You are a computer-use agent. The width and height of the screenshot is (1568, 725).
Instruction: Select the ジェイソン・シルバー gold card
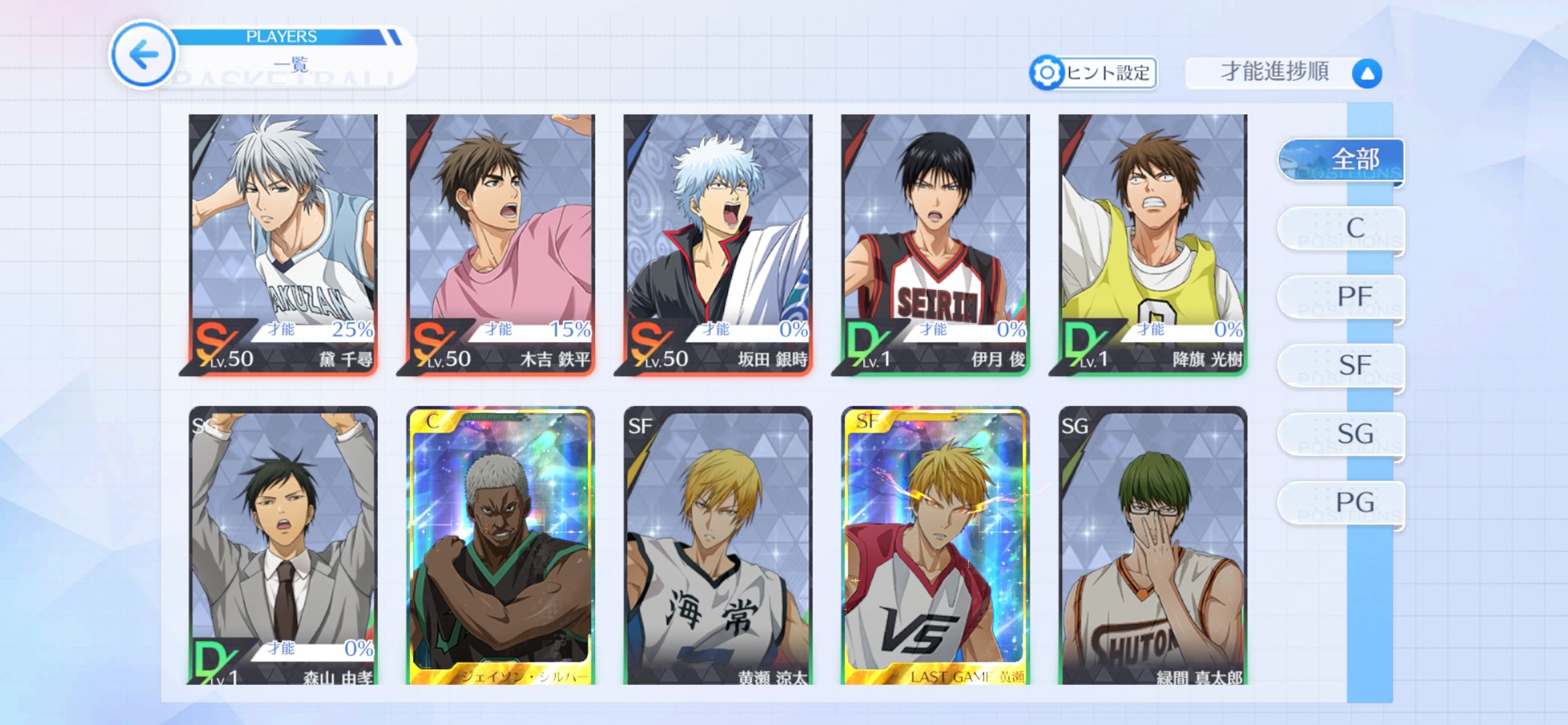(x=500, y=545)
